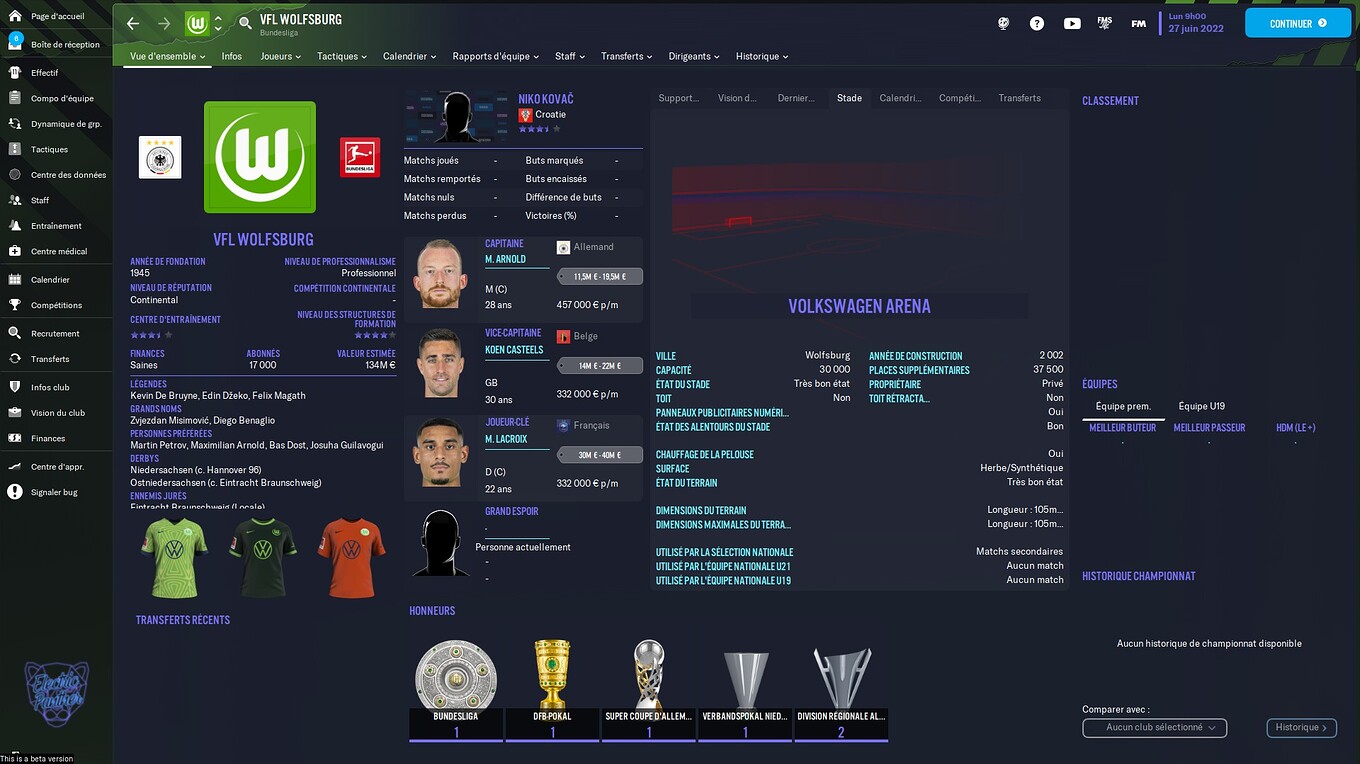Open the 'Aucun club sélectionné' comparison dropdown
This screenshot has height=764, width=1360.
pyautogui.click(x=1154, y=728)
